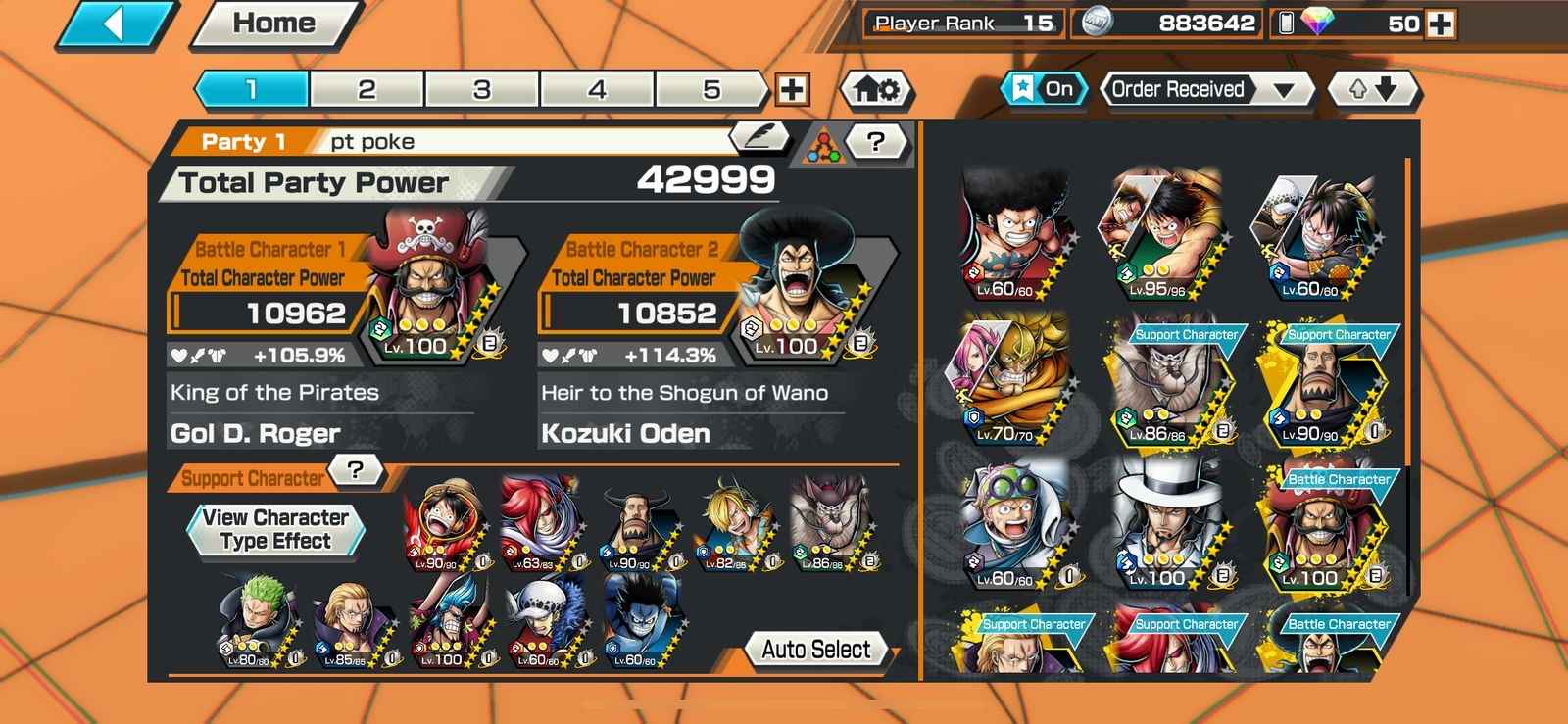Open the Support Character help question mark
This screenshot has height=724, width=1568.
356,470
